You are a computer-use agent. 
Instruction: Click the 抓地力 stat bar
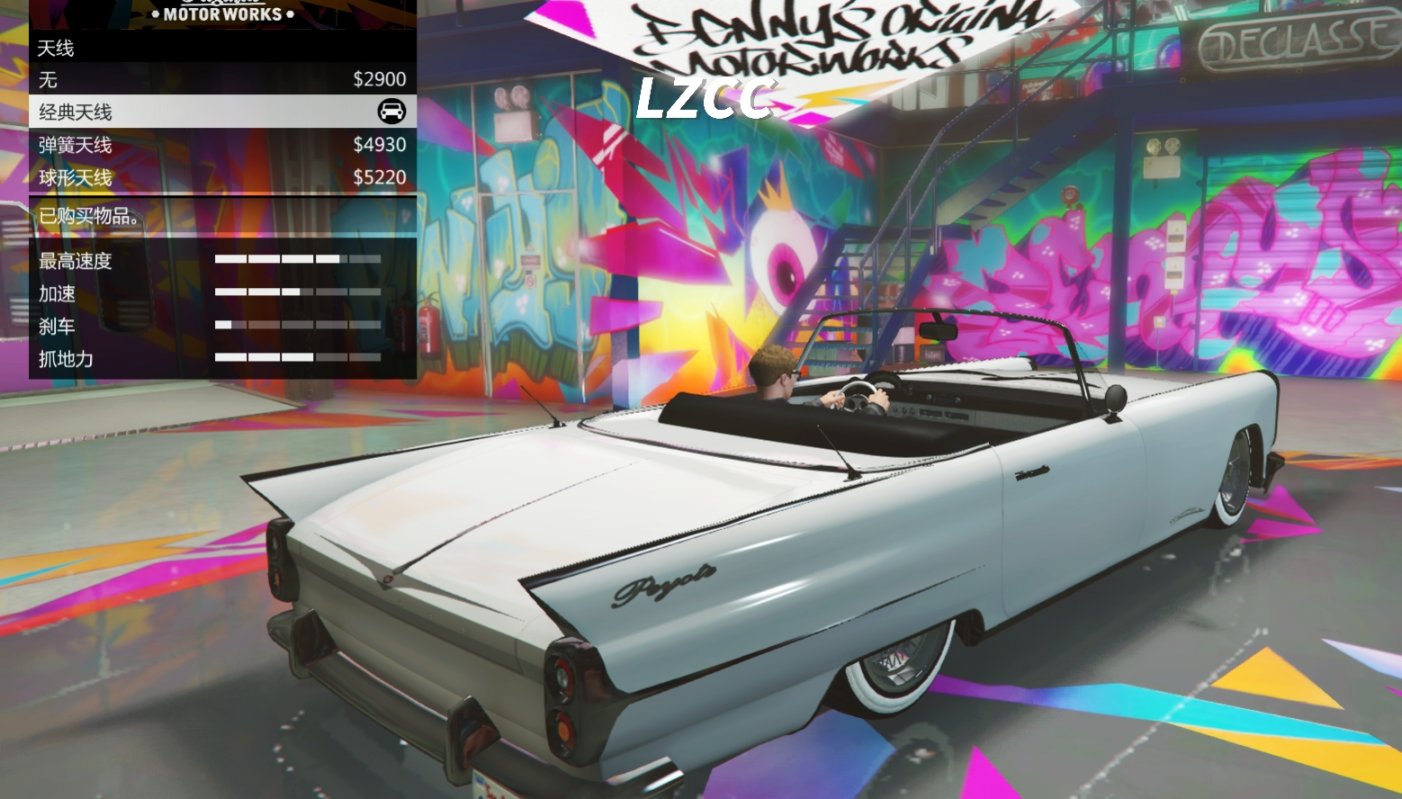[295, 358]
